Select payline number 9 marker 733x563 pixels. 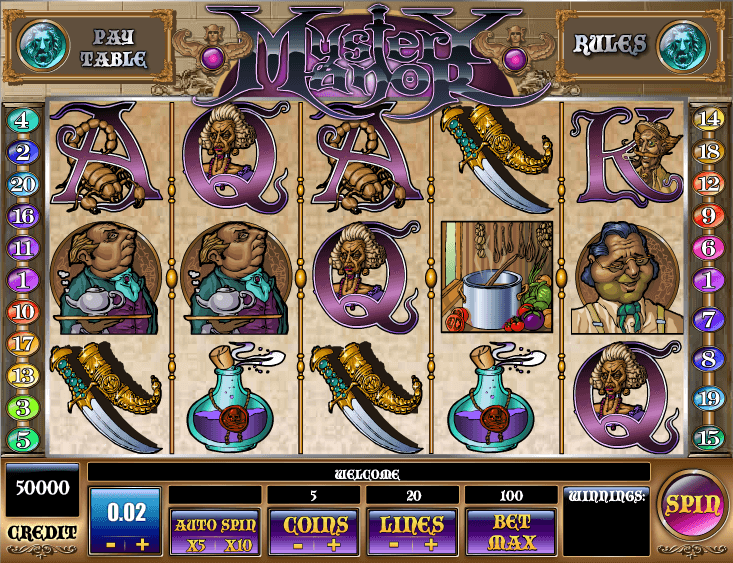(x=708, y=216)
